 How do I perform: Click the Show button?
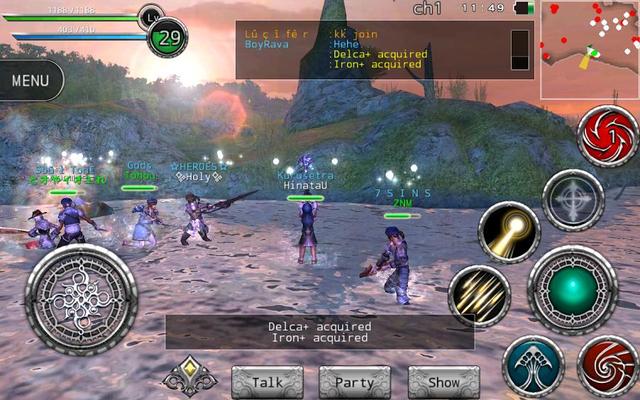tap(443, 382)
